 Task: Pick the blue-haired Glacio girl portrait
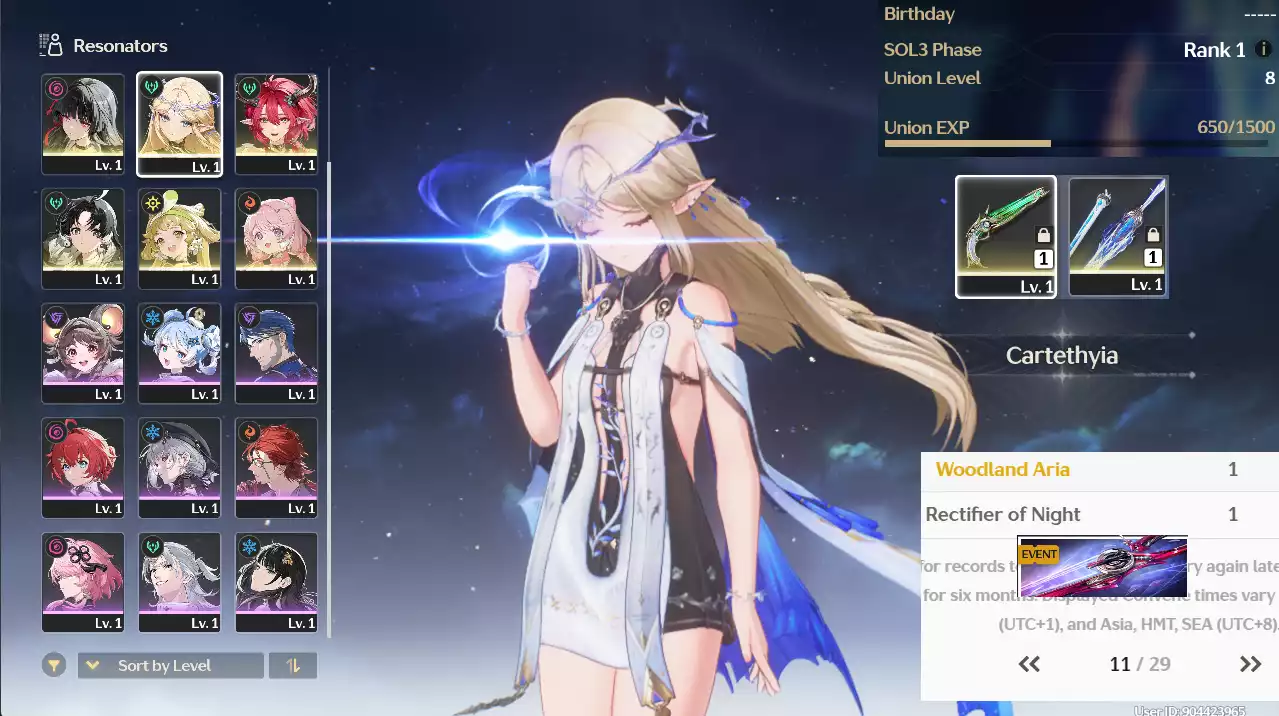coord(179,353)
